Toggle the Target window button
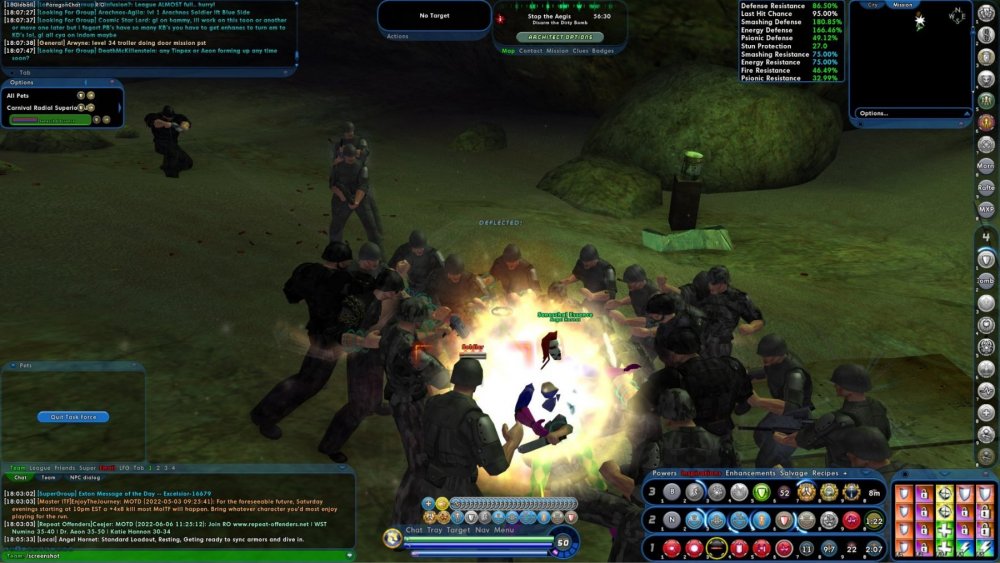This screenshot has width=1000, height=563. [458, 530]
